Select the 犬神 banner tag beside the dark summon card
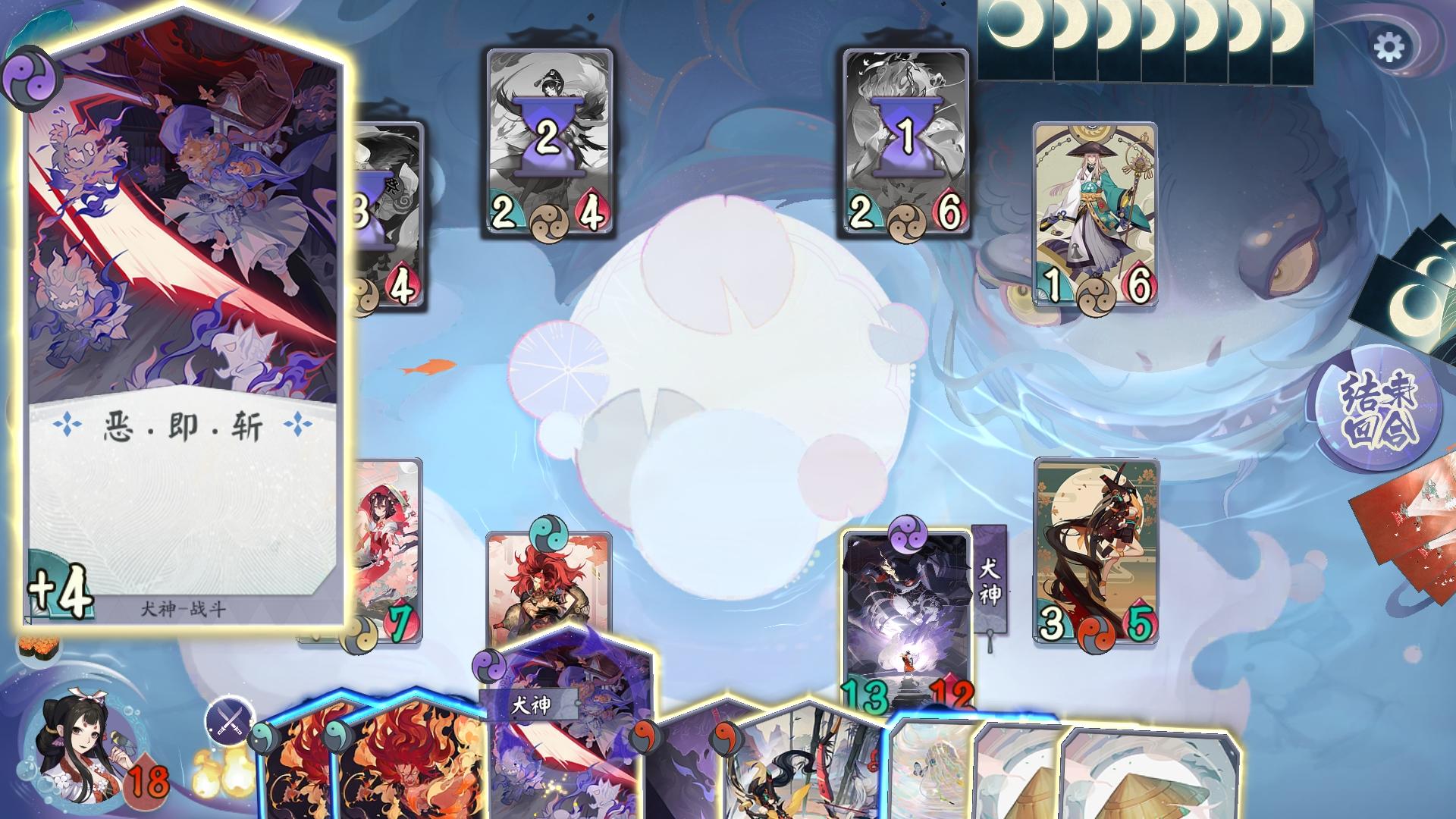 [x=988, y=580]
